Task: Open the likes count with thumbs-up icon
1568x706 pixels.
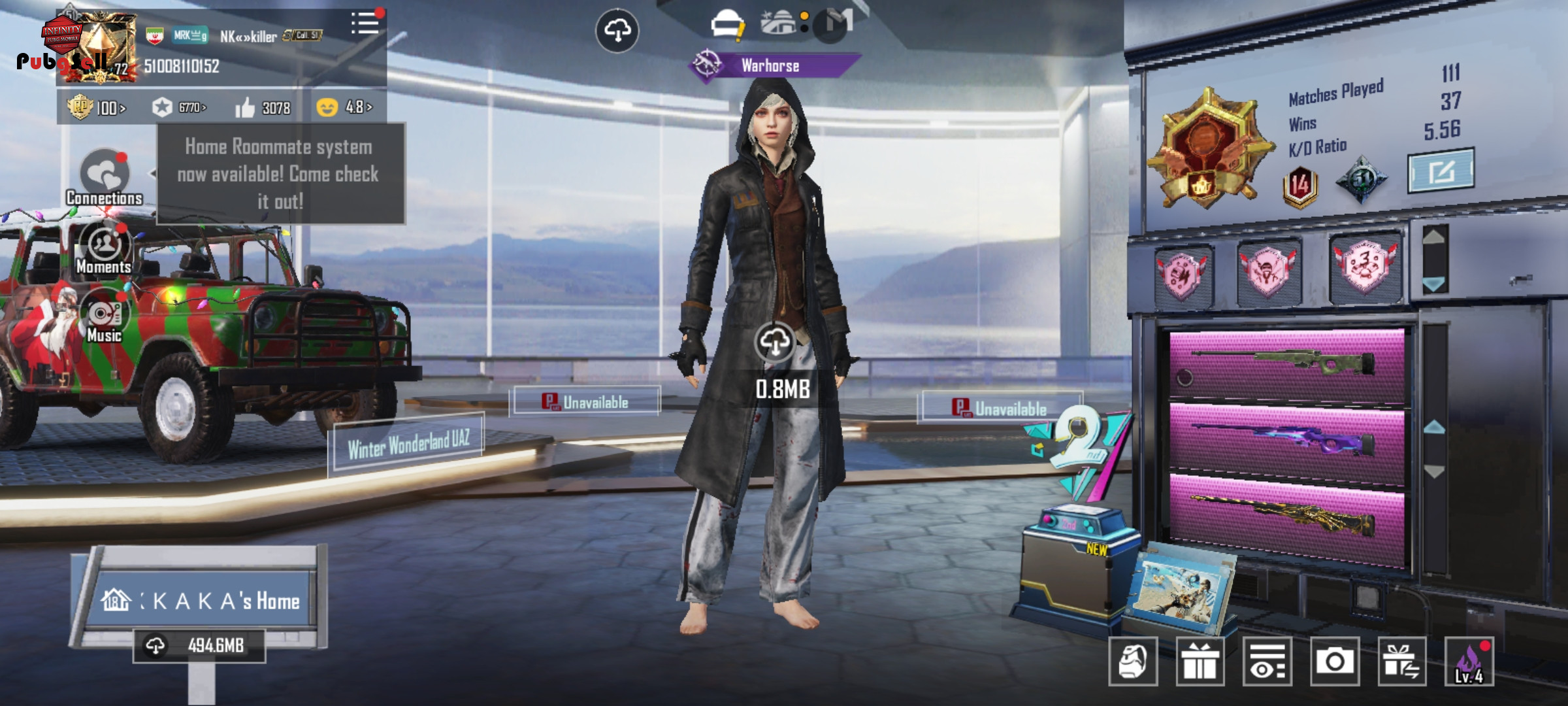Action: (263, 107)
